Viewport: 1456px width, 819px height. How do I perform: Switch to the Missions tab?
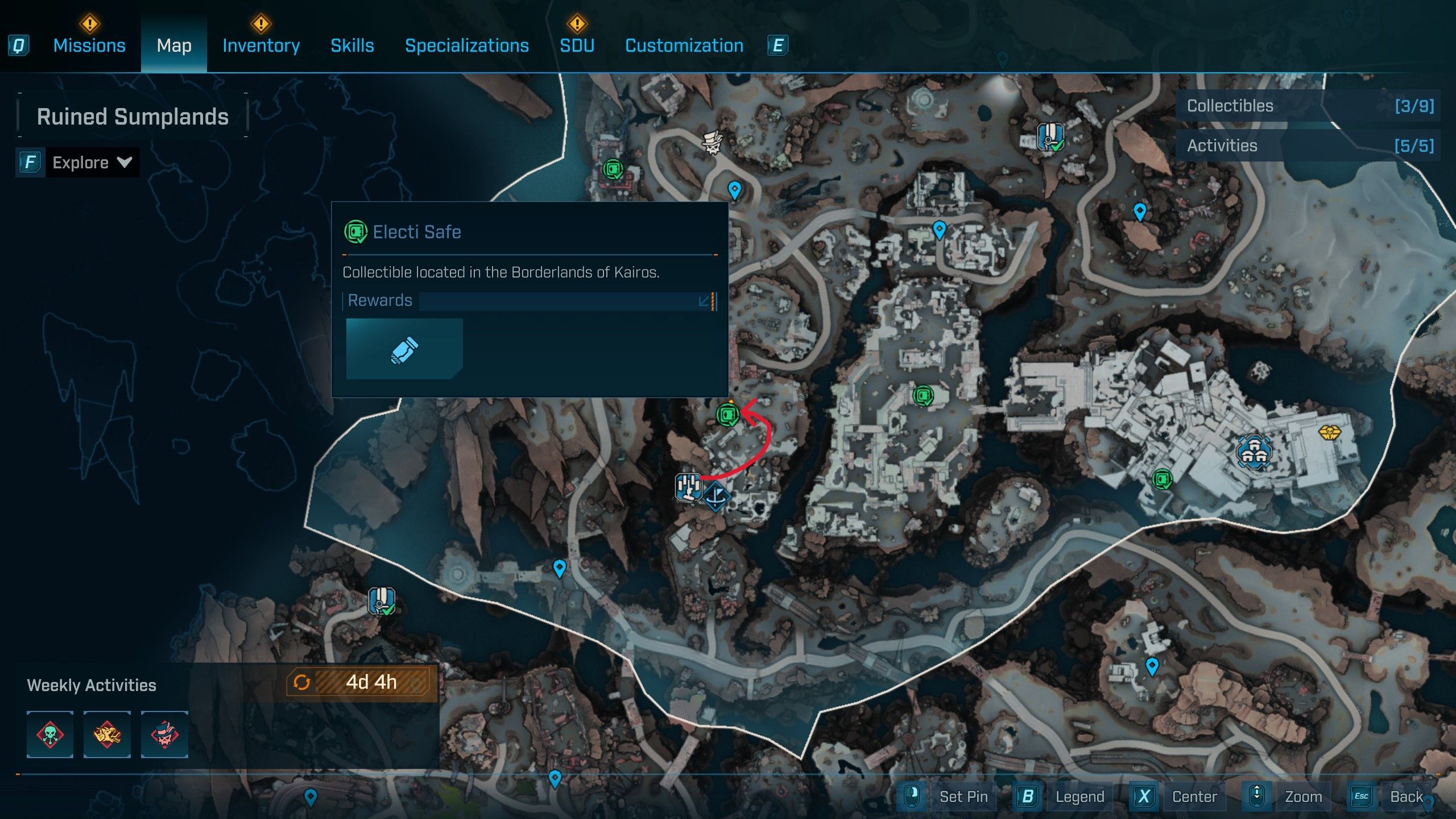coord(89,45)
